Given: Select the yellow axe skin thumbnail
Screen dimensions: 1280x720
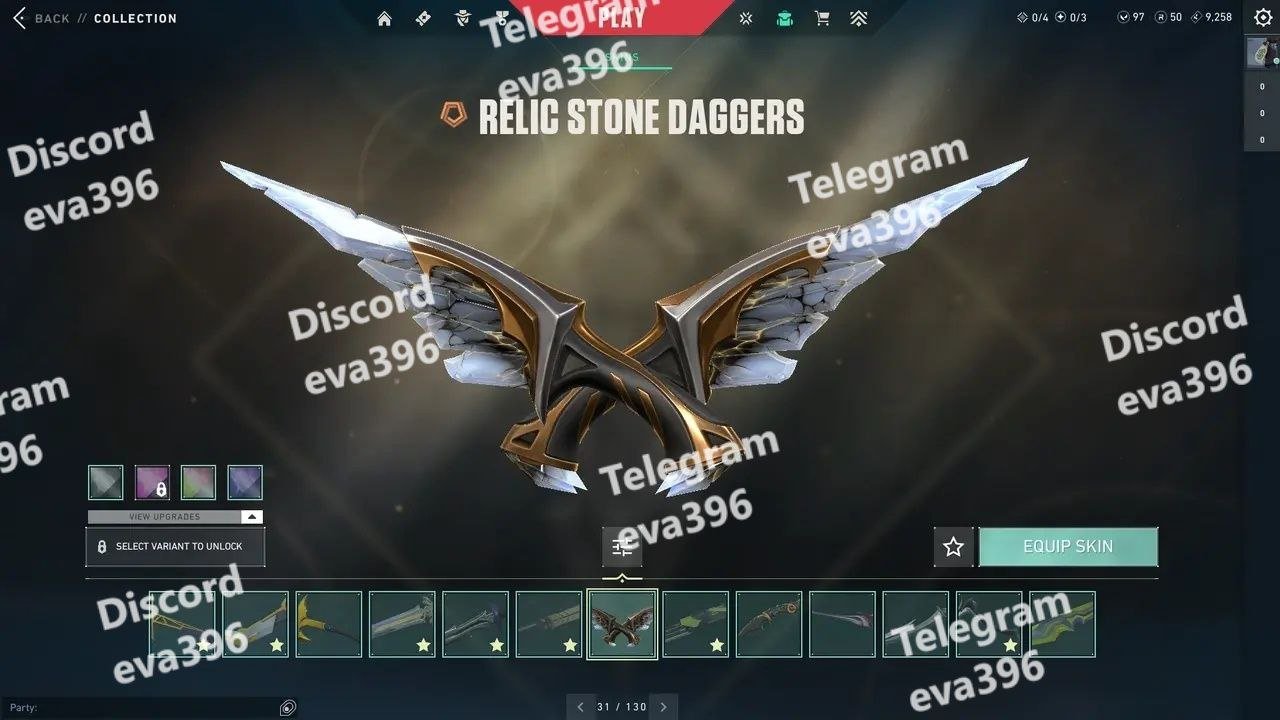Looking at the screenshot, I should pos(329,624).
